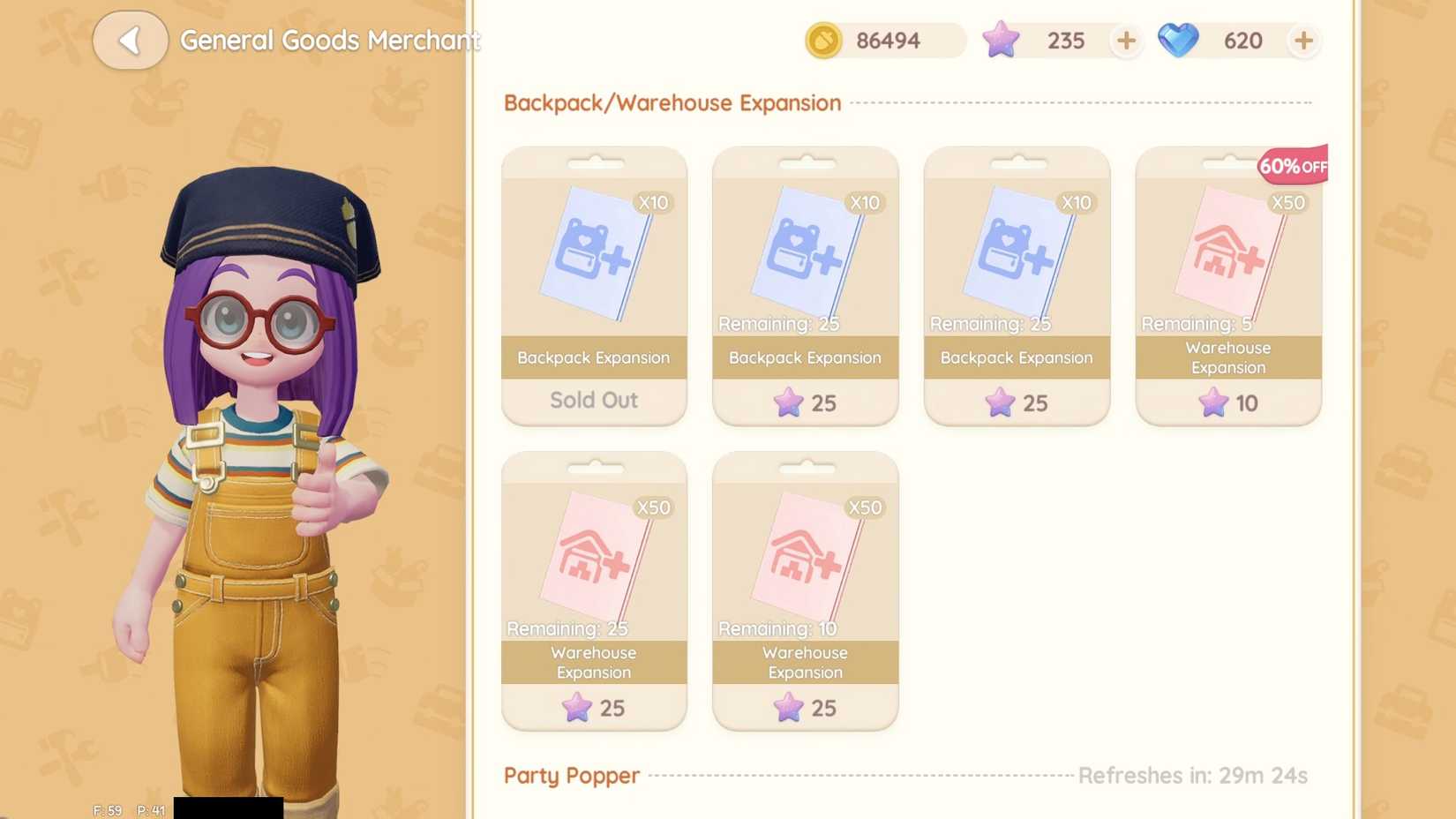Click the blue gem heart currency icon
1456x819 pixels.
tap(1180, 40)
